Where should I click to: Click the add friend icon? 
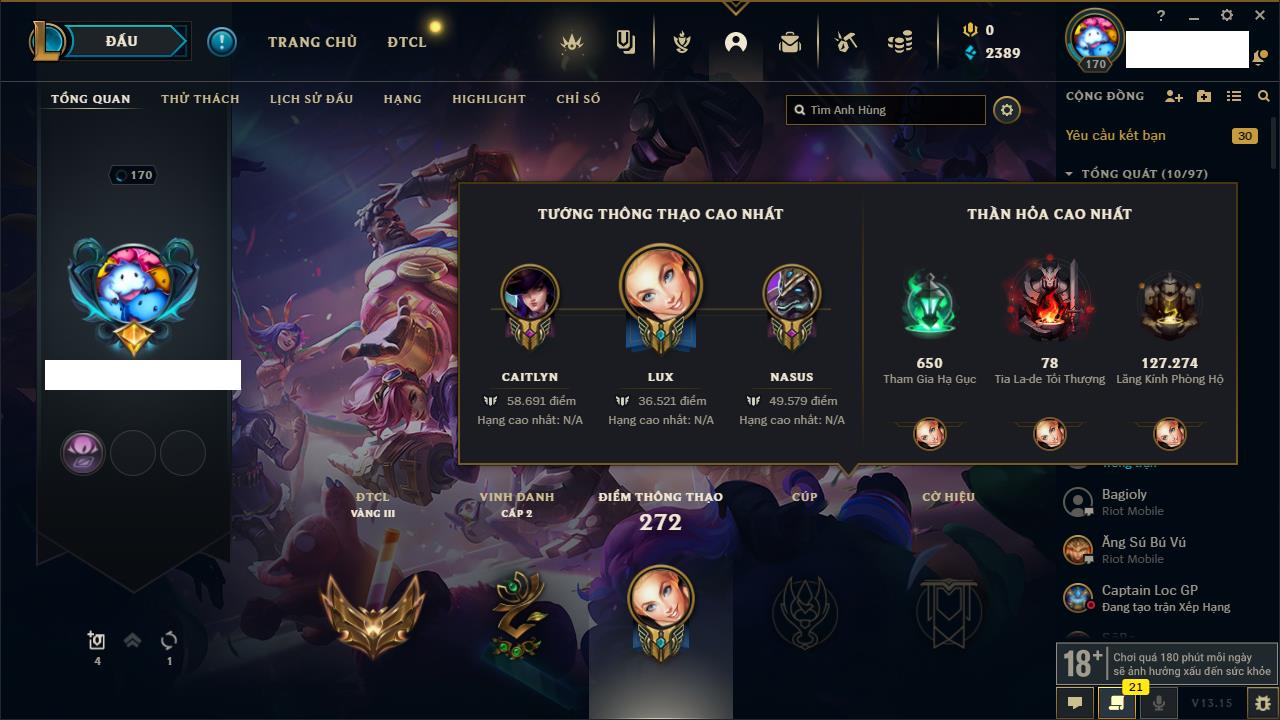click(1174, 96)
